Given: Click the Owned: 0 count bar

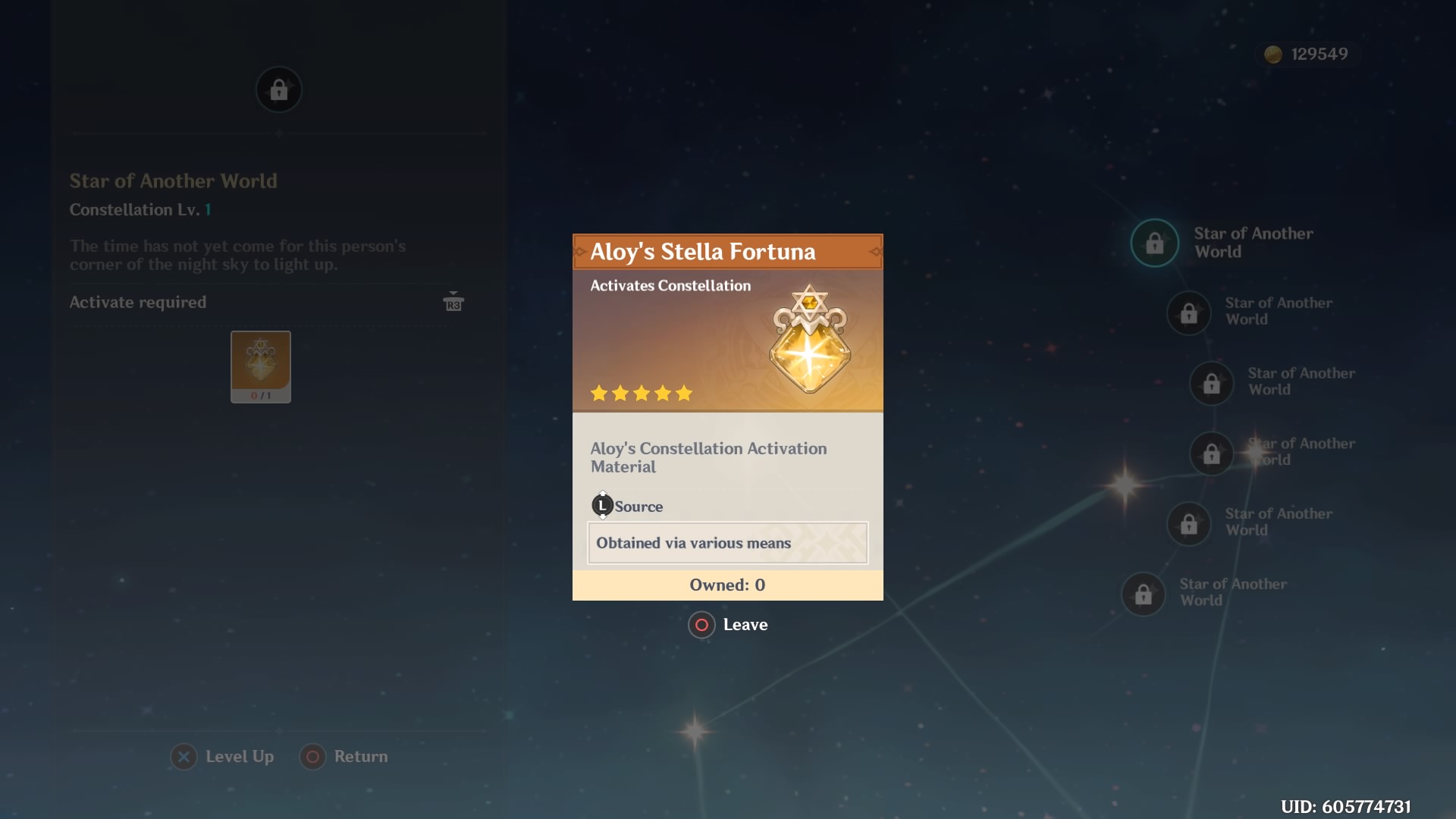Looking at the screenshot, I should [x=726, y=585].
